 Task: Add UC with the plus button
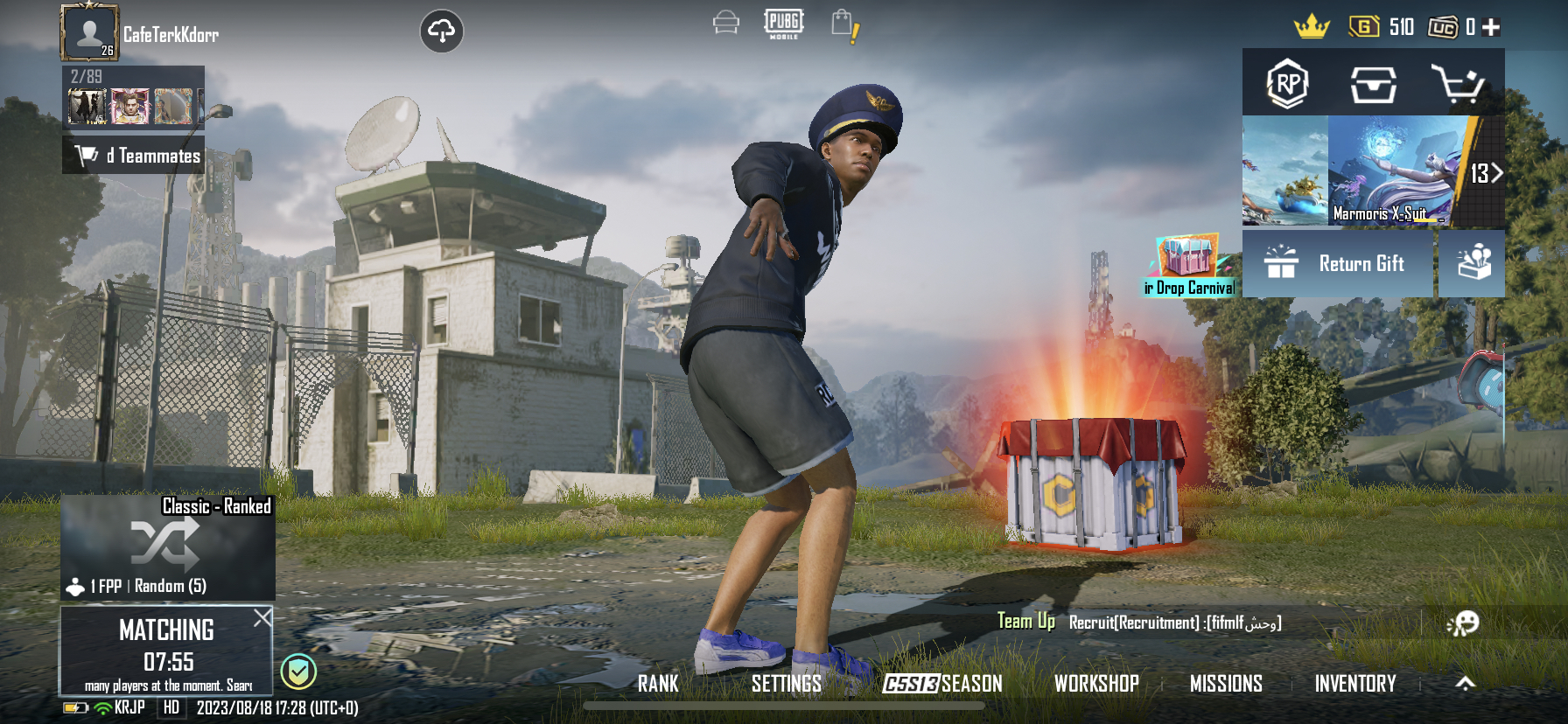point(1492,27)
